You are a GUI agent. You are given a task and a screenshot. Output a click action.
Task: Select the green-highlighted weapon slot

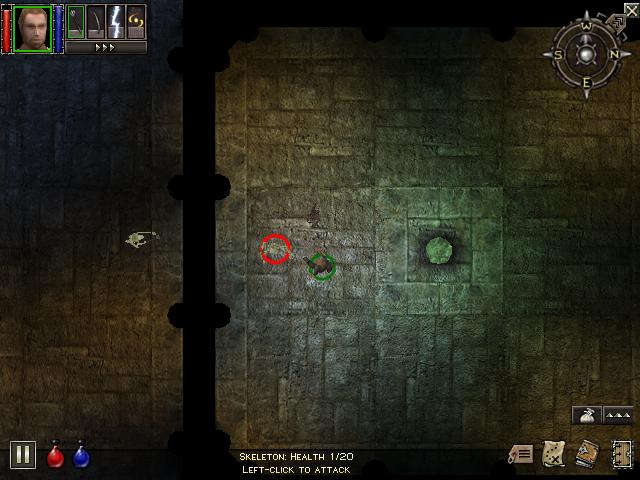76,21
